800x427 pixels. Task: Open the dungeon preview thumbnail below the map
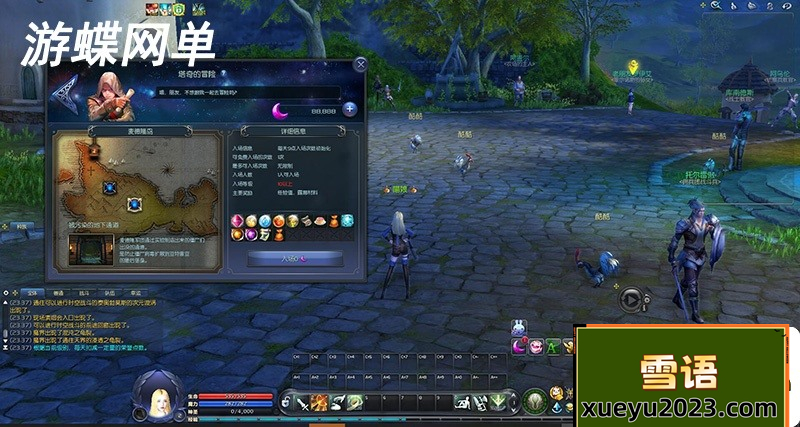[92, 251]
